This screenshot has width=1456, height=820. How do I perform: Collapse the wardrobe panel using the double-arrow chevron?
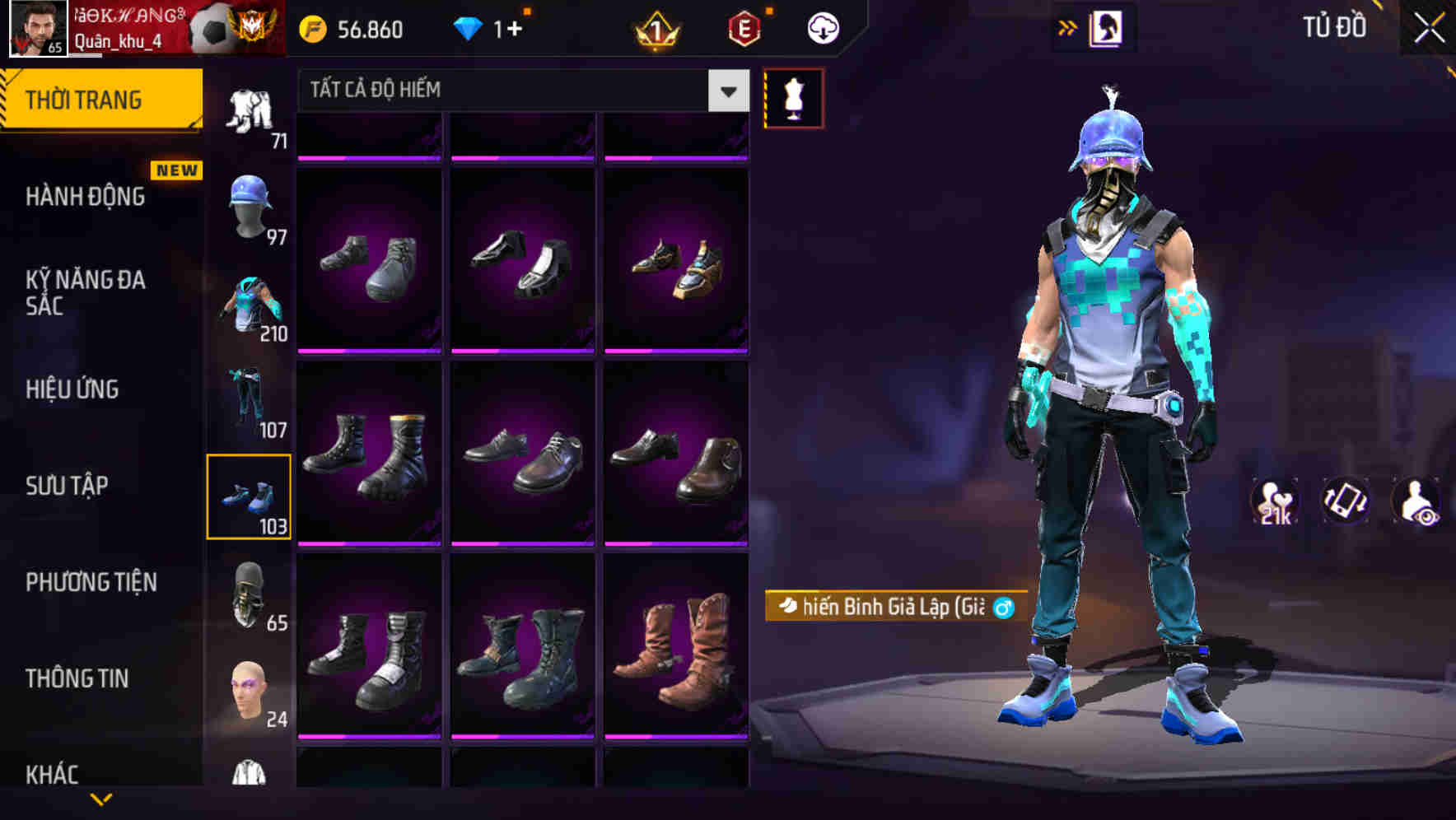1069,27
